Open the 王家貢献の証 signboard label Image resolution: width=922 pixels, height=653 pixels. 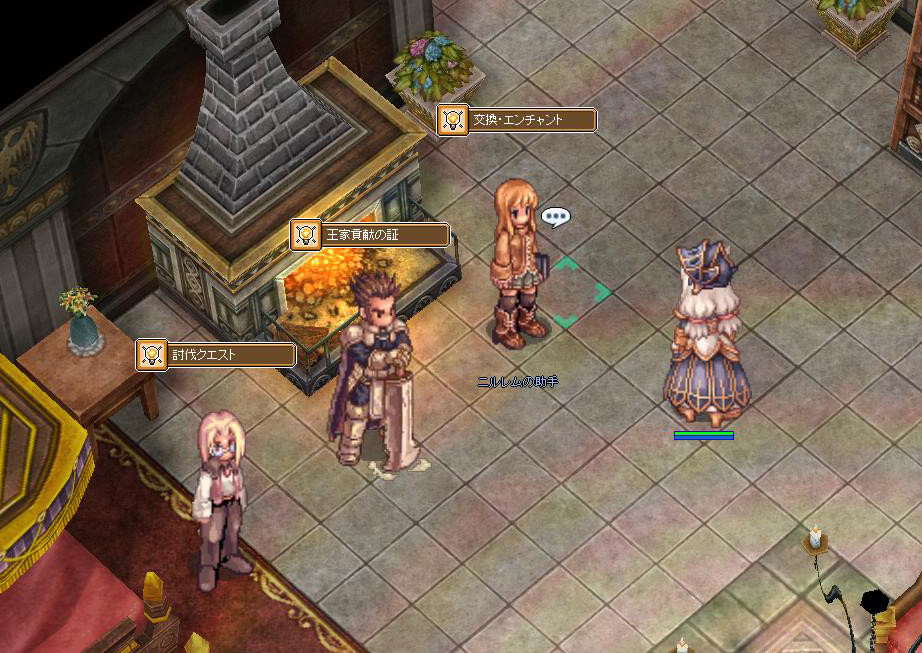[370, 235]
